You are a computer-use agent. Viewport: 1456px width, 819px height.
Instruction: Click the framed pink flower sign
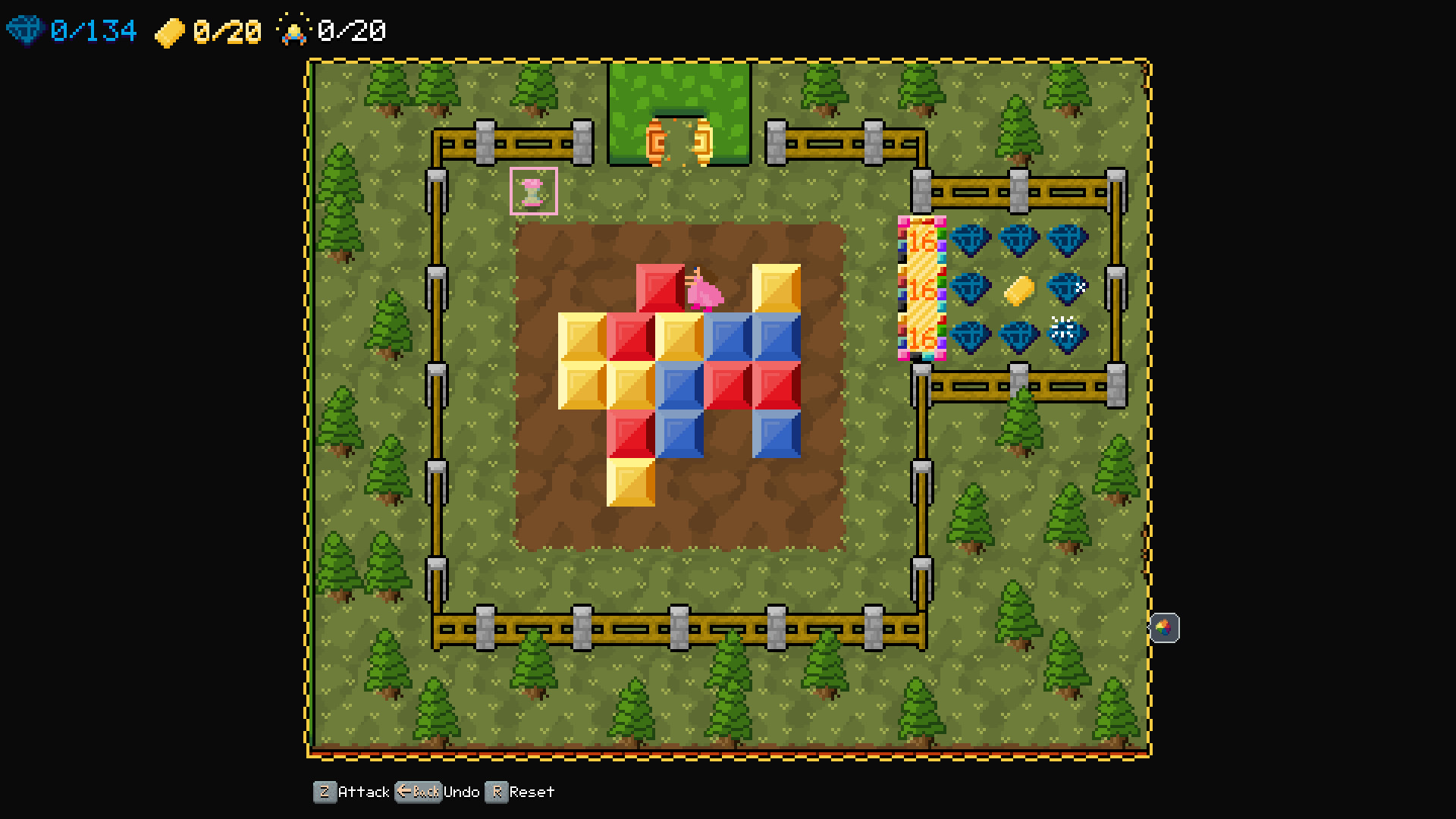[x=535, y=190]
